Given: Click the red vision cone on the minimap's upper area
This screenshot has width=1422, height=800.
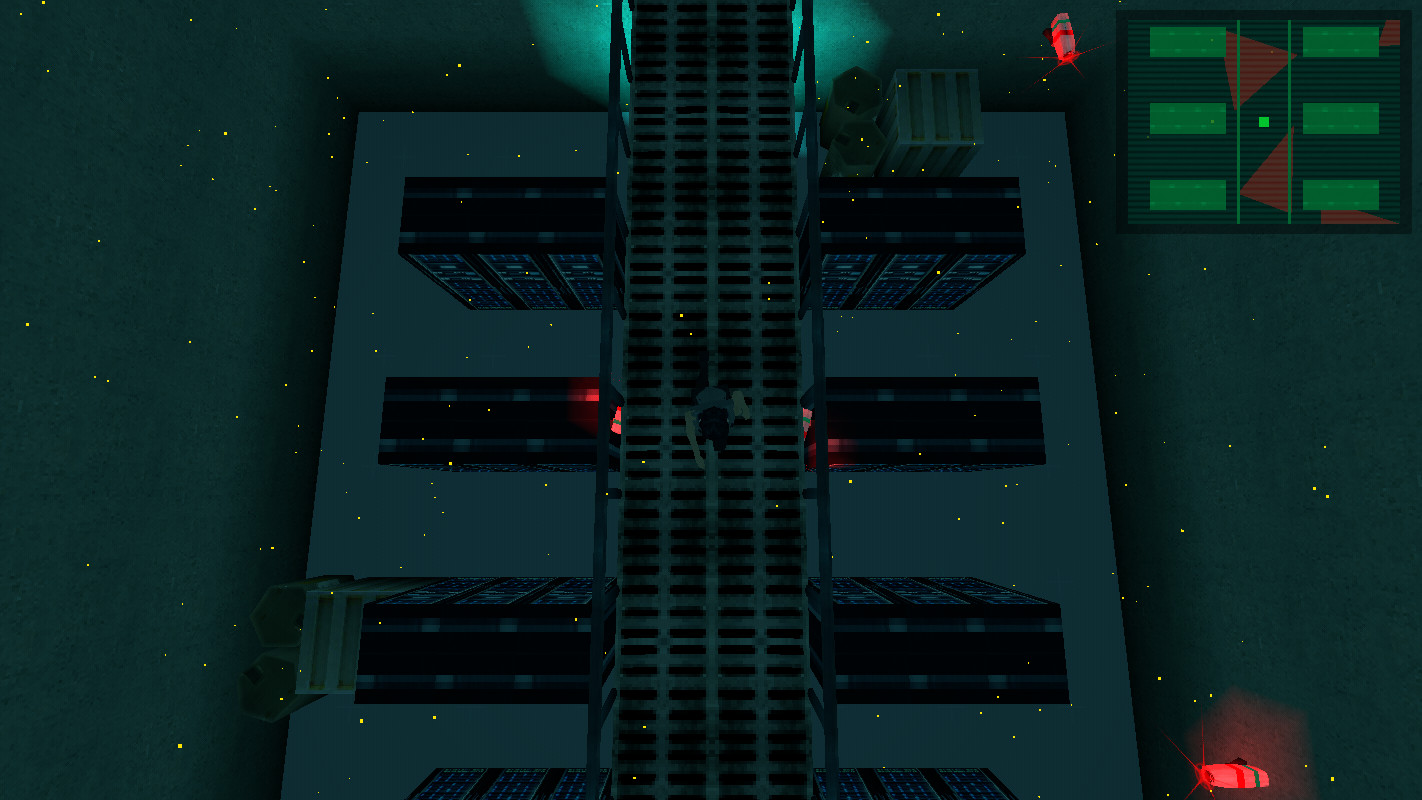Looking at the screenshot, I should pos(1255,62).
